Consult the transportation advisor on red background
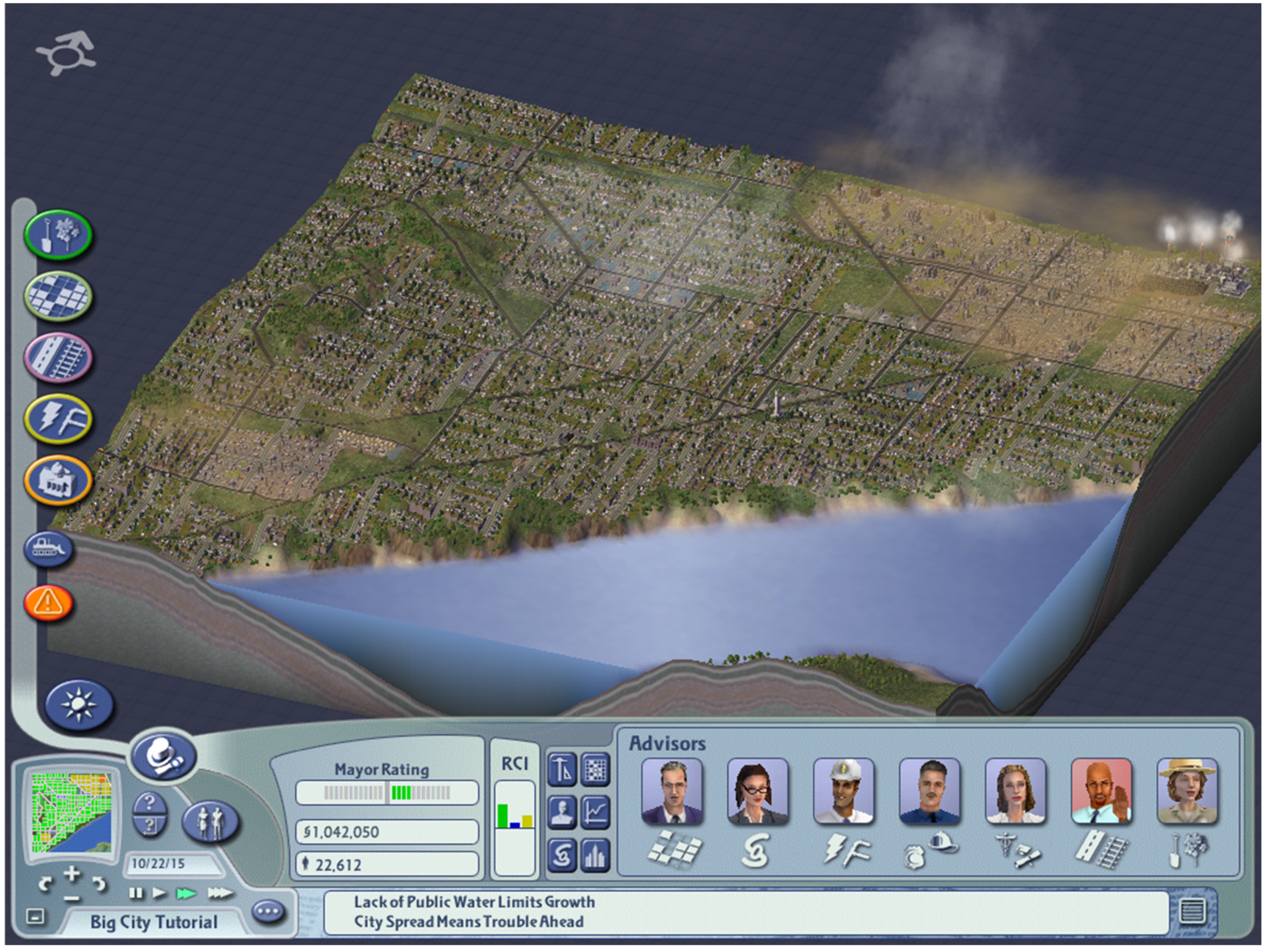The image size is (1267, 952). 1101,792
